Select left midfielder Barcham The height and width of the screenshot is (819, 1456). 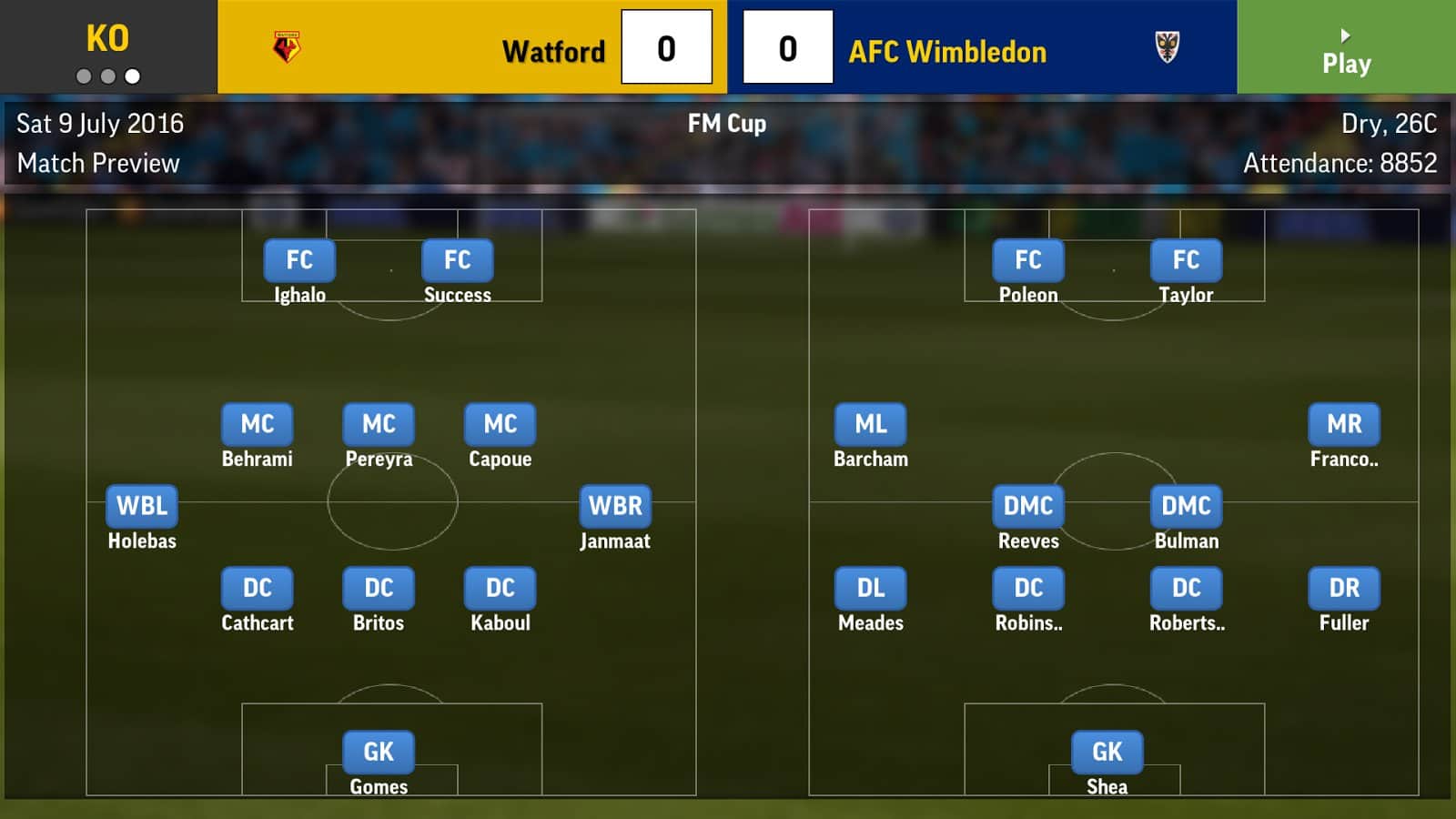pos(871,424)
